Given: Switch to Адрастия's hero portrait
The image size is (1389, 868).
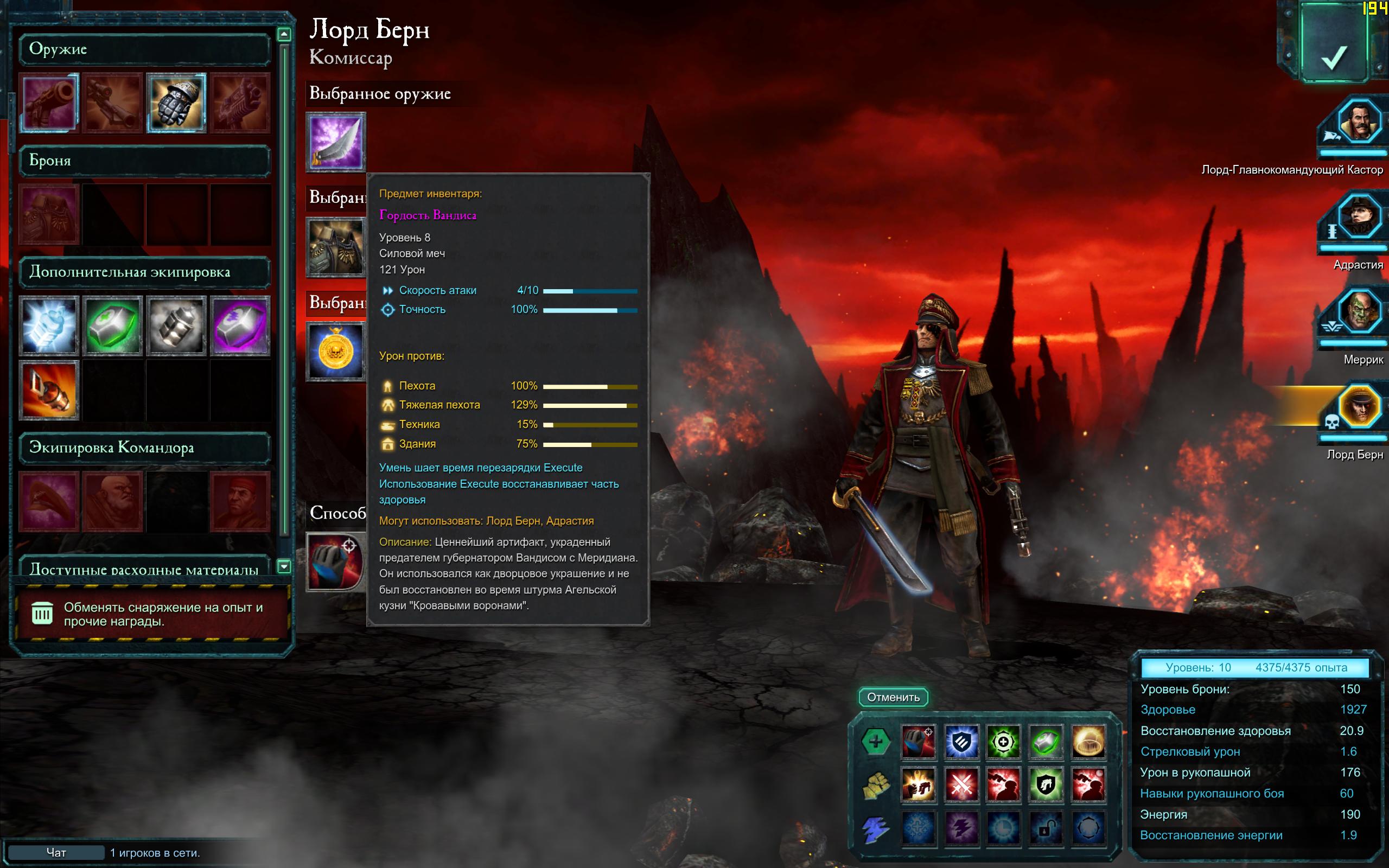Looking at the screenshot, I should click(1358, 217).
